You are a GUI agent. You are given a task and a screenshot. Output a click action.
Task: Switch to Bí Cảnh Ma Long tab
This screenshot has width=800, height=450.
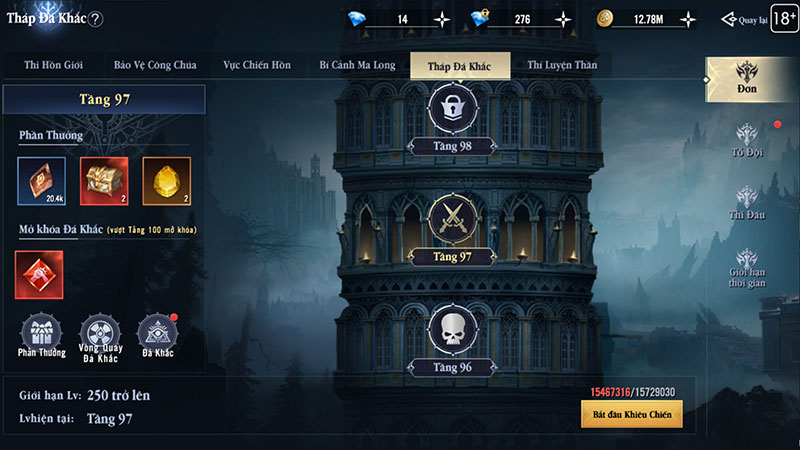[x=357, y=66]
